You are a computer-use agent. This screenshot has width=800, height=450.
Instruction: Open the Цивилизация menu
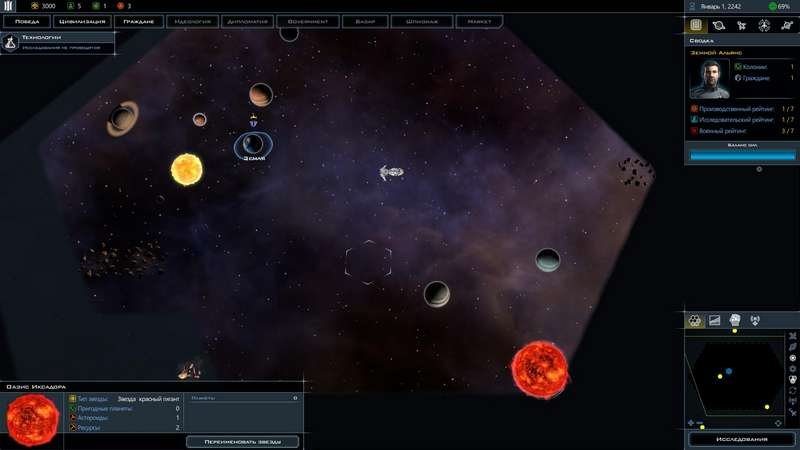tap(81, 20)
